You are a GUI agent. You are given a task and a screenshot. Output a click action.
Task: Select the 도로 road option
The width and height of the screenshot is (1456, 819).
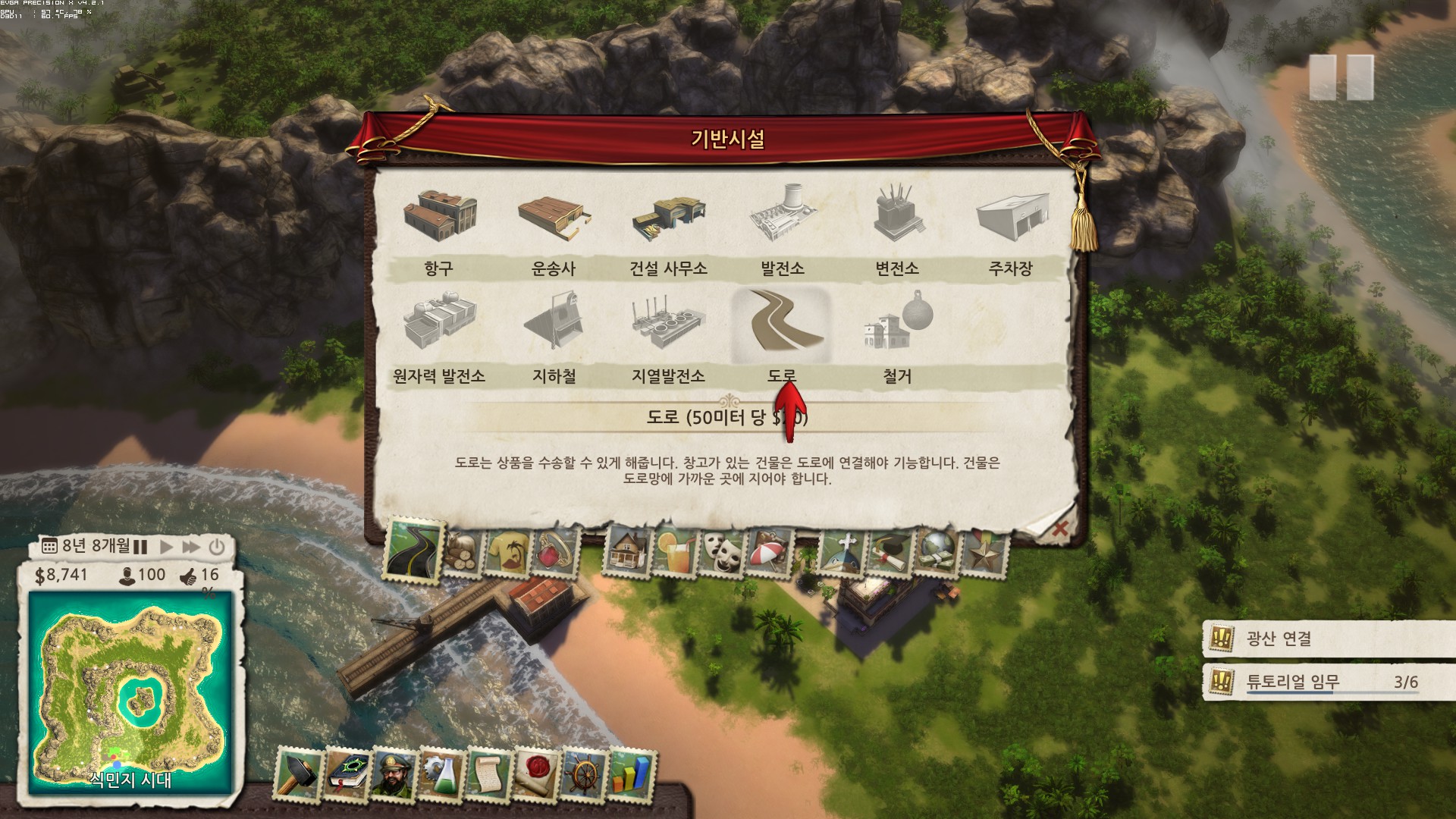(x=782, y=326)
